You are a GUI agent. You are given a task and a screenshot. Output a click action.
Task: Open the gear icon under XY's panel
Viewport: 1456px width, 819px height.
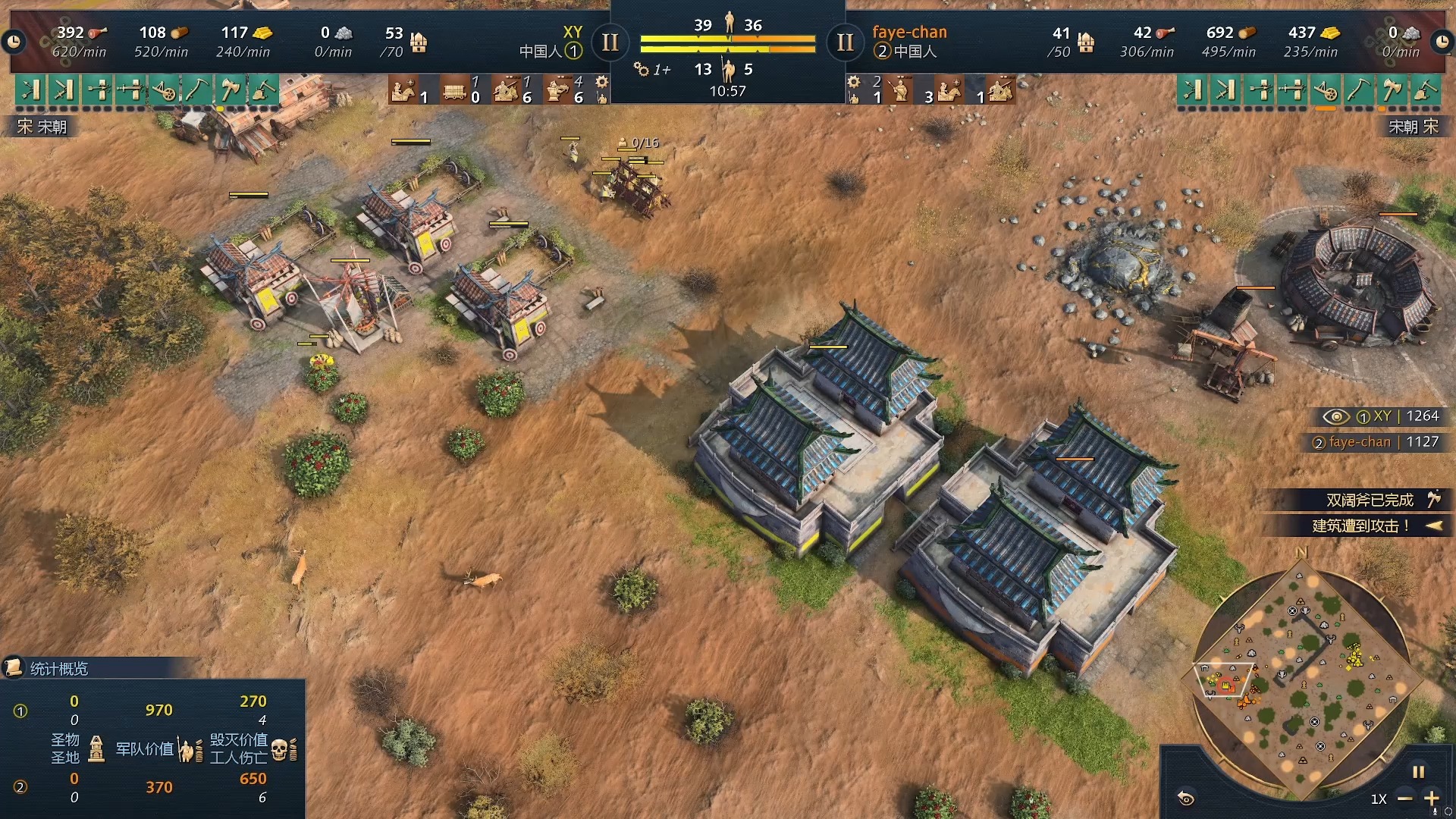pos(601,82)
